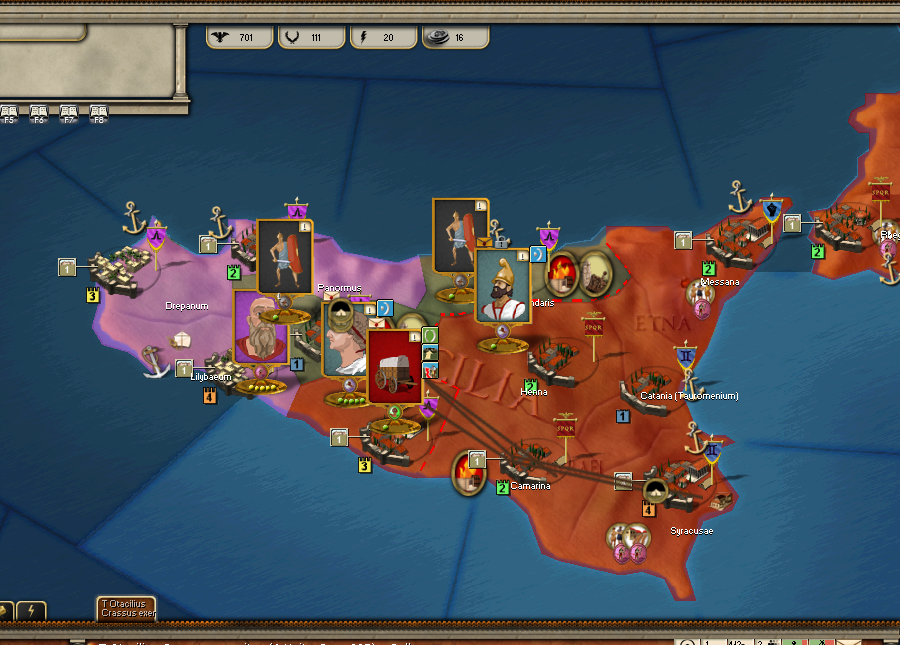Image resolution: width=900 pixels, height=645 pixels.
Task: Select the soldier card above the bearded leader
Action: coord(283,255)
